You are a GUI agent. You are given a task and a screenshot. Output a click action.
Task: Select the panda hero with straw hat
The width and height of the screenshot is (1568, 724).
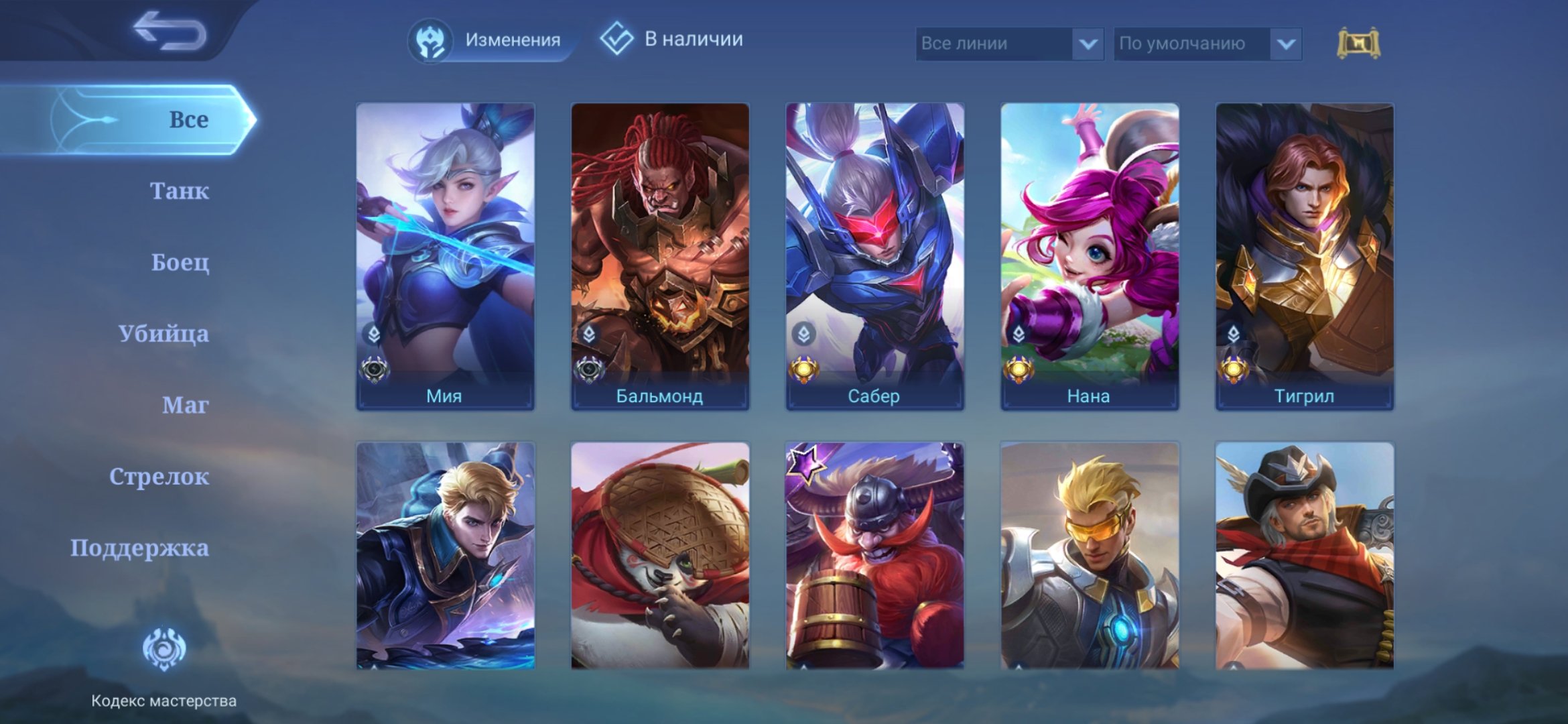(x=660, y=555)
